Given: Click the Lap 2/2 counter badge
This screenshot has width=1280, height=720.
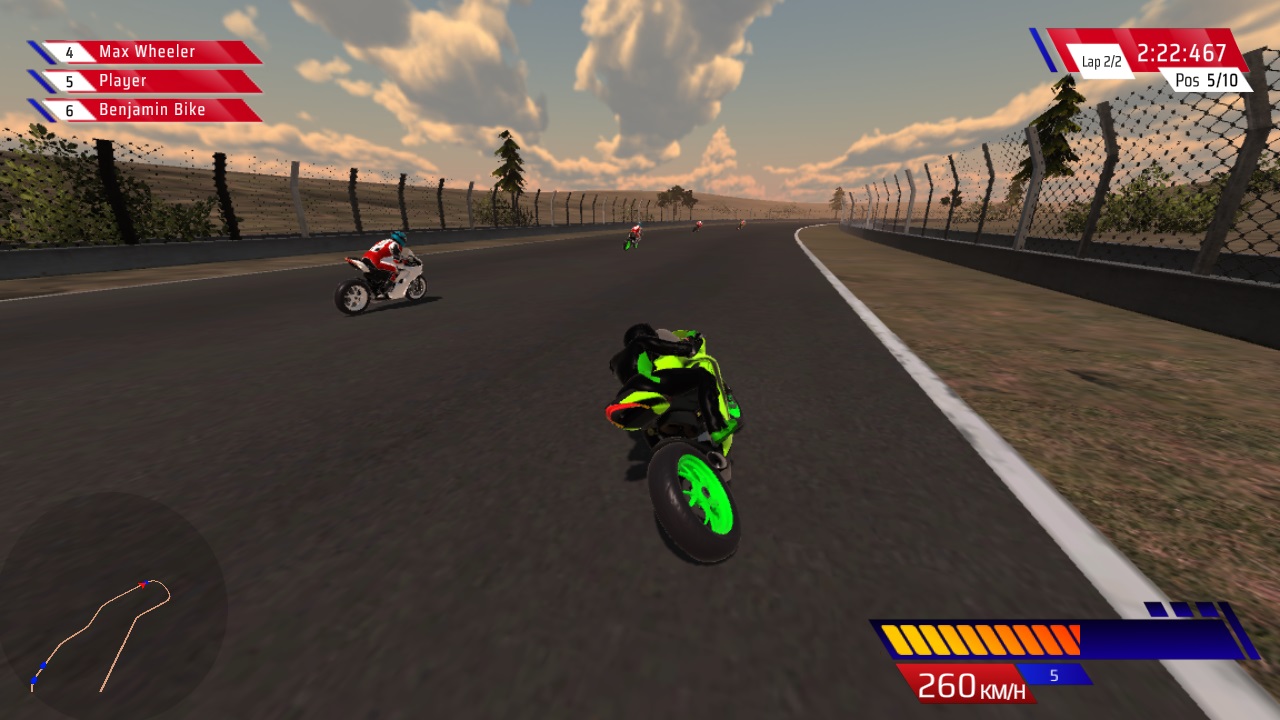Looking at the screenshot, I should (1102, 59).
